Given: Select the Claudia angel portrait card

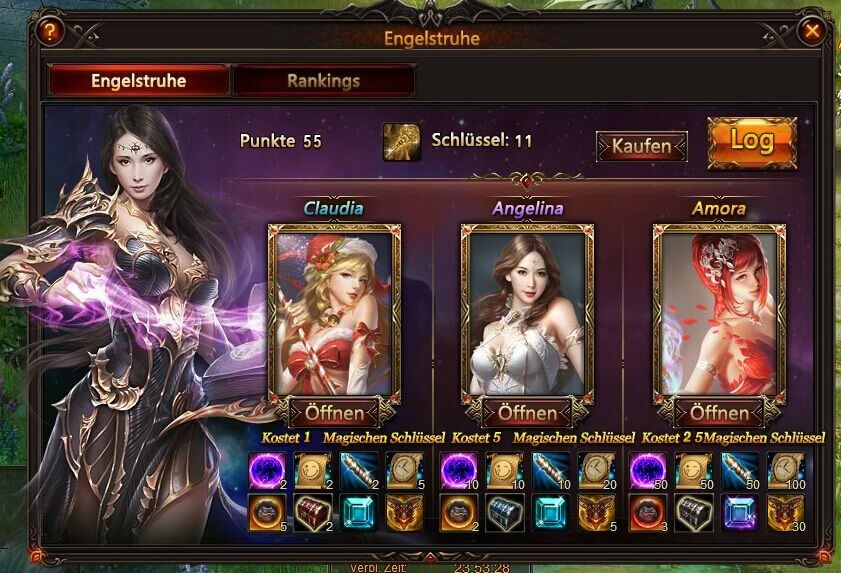Looking at the screenshot, I should point(334,309).
